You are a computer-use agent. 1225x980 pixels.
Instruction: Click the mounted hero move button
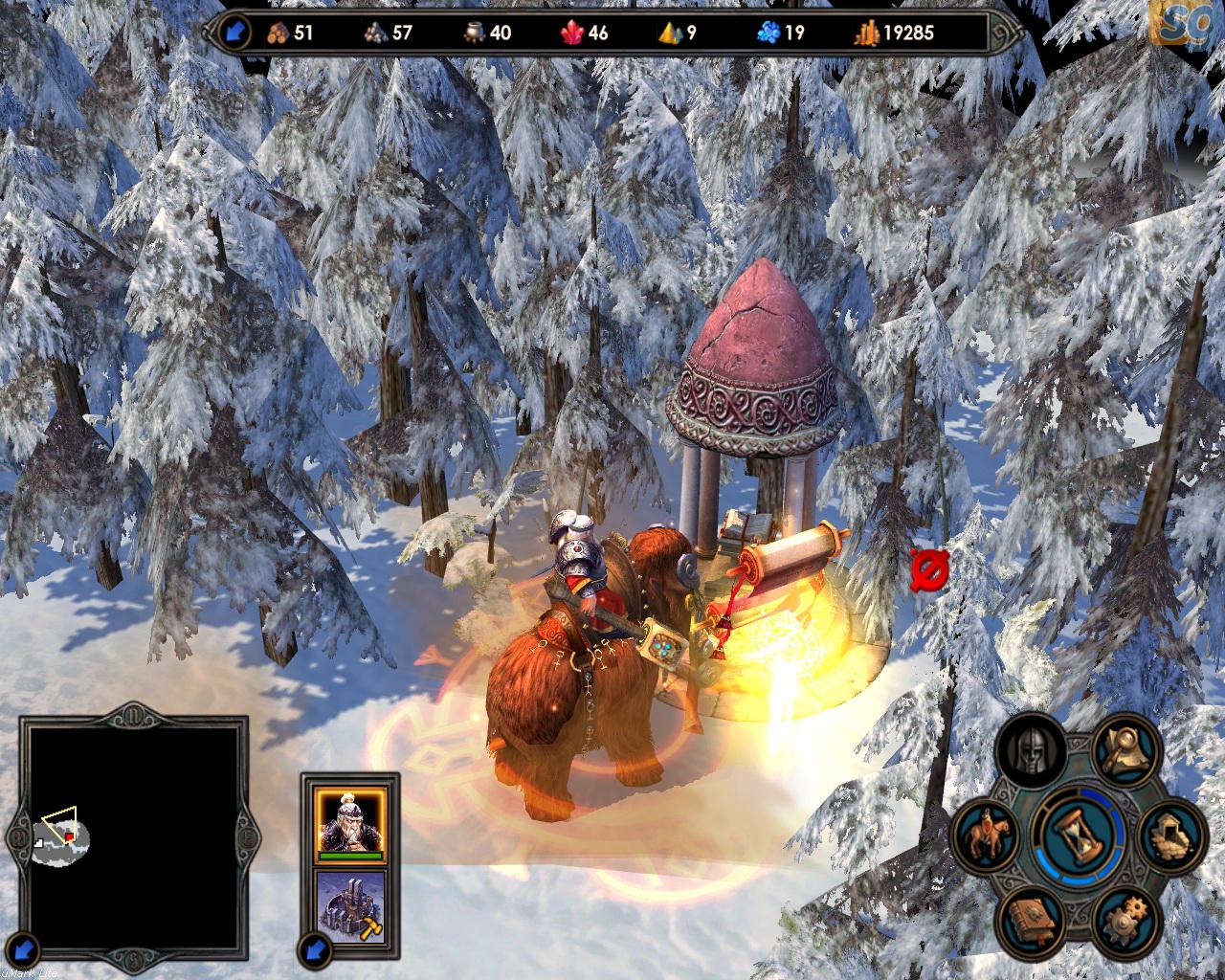(988, 835)
